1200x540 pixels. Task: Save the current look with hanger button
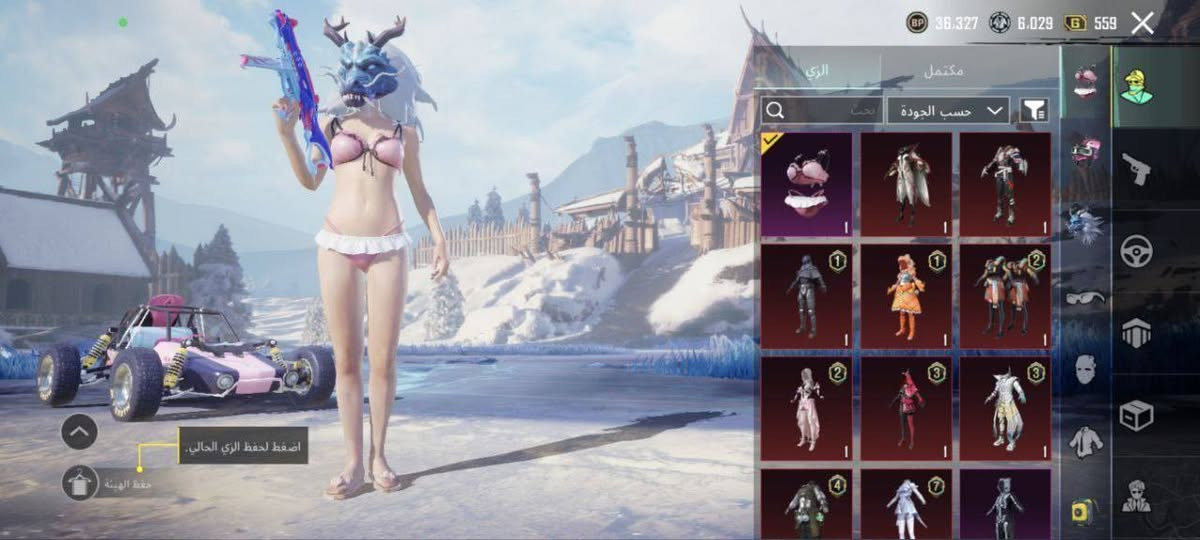79,485
